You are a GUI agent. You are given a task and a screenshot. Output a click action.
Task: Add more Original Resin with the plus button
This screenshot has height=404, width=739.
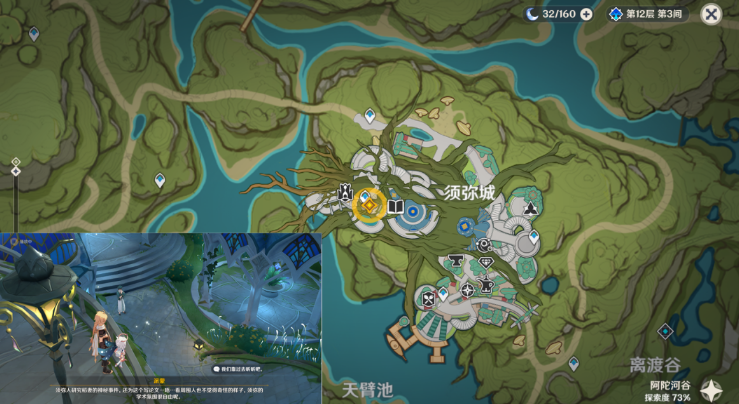click(586, 13)
